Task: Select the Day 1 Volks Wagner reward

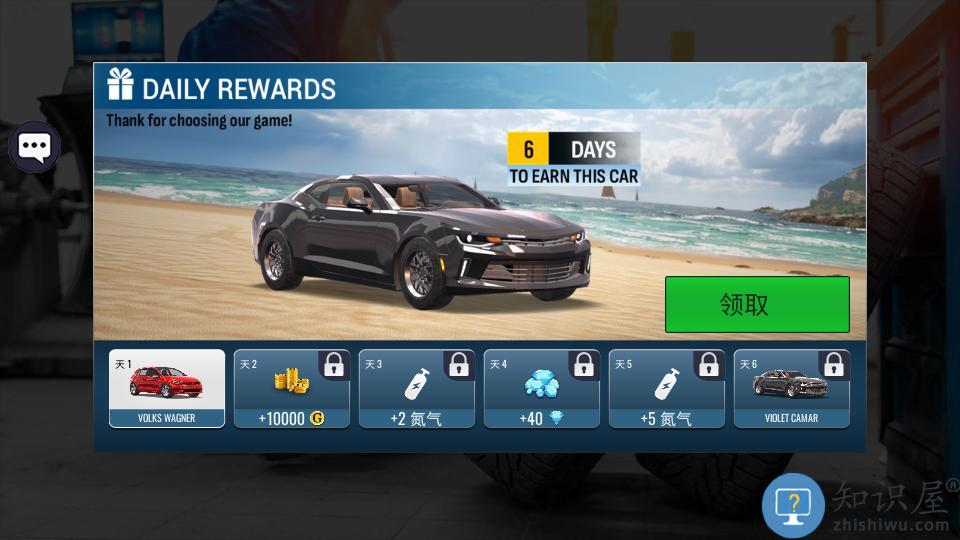Action: (166, 389)
